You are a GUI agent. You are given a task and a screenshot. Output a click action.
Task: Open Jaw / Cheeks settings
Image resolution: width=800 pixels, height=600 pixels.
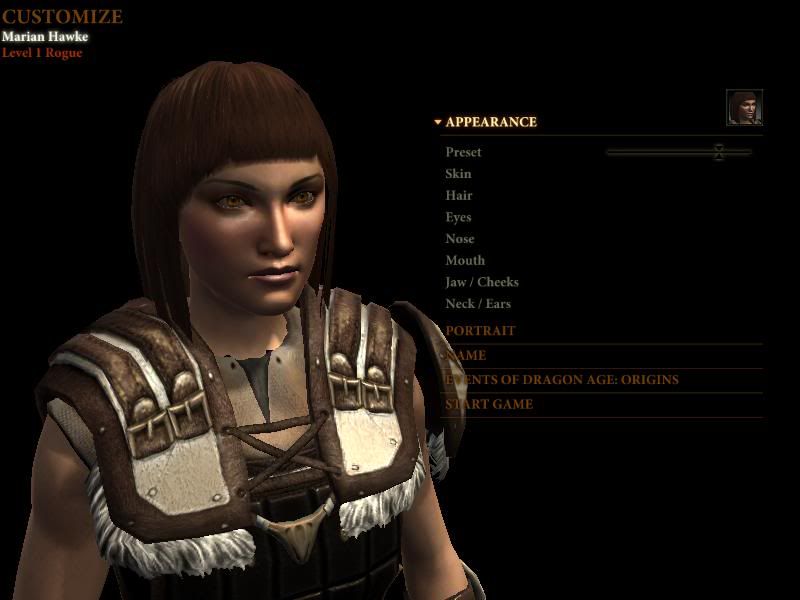coord(482,282)
